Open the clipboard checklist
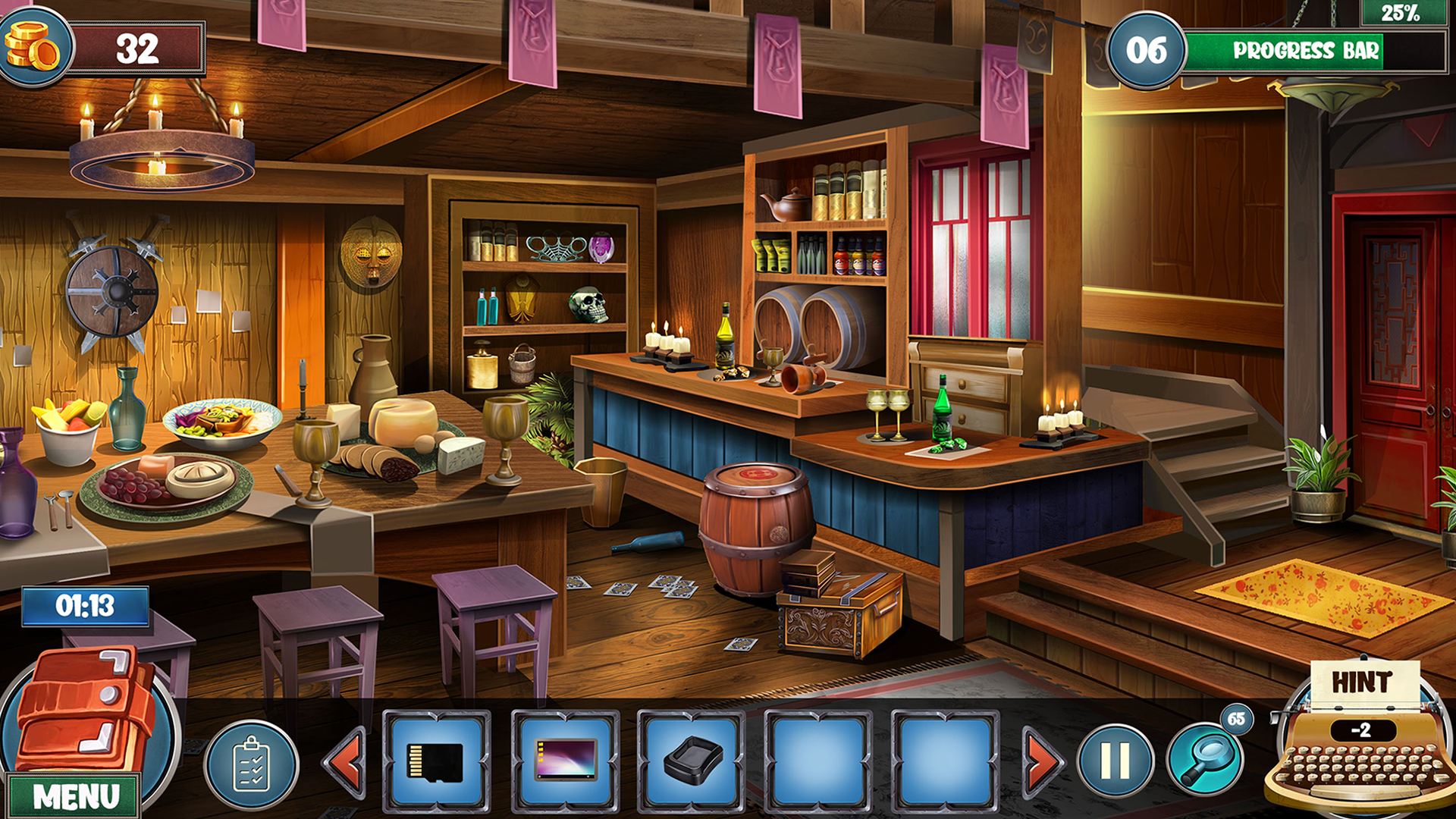 252,764
